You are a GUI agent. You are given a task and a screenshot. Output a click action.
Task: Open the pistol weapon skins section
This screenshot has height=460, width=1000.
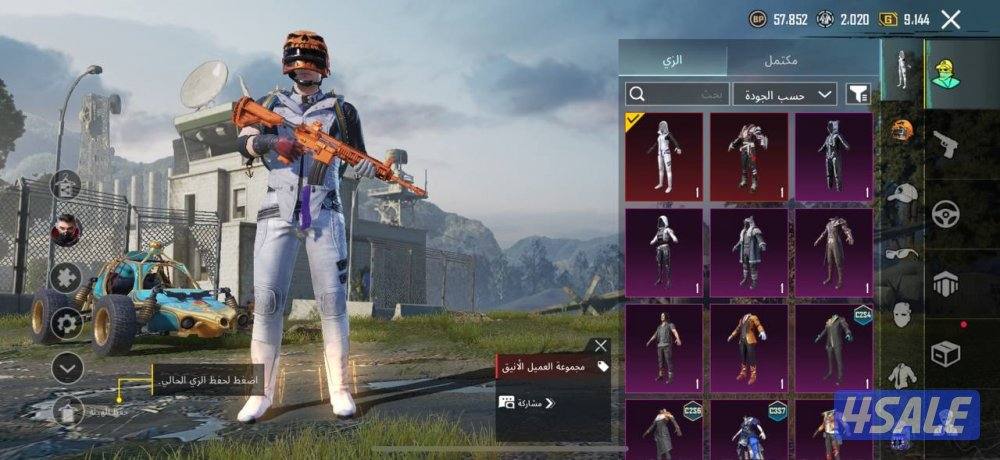click(x=946, y=145)
